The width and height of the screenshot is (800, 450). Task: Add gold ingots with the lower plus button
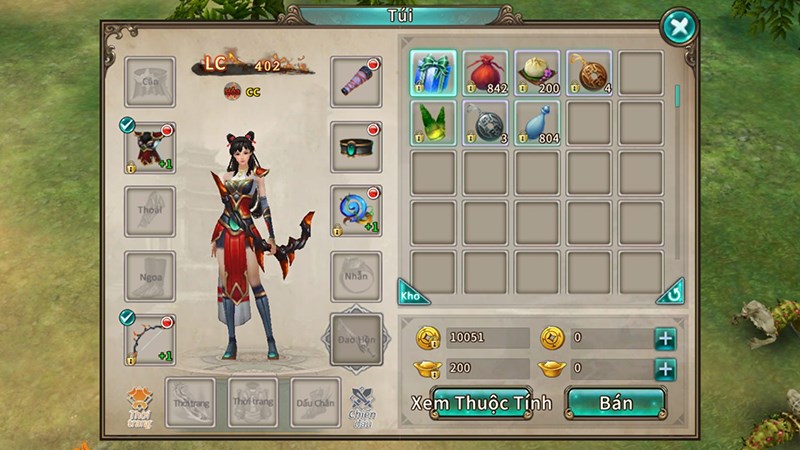tap(665, 369)
